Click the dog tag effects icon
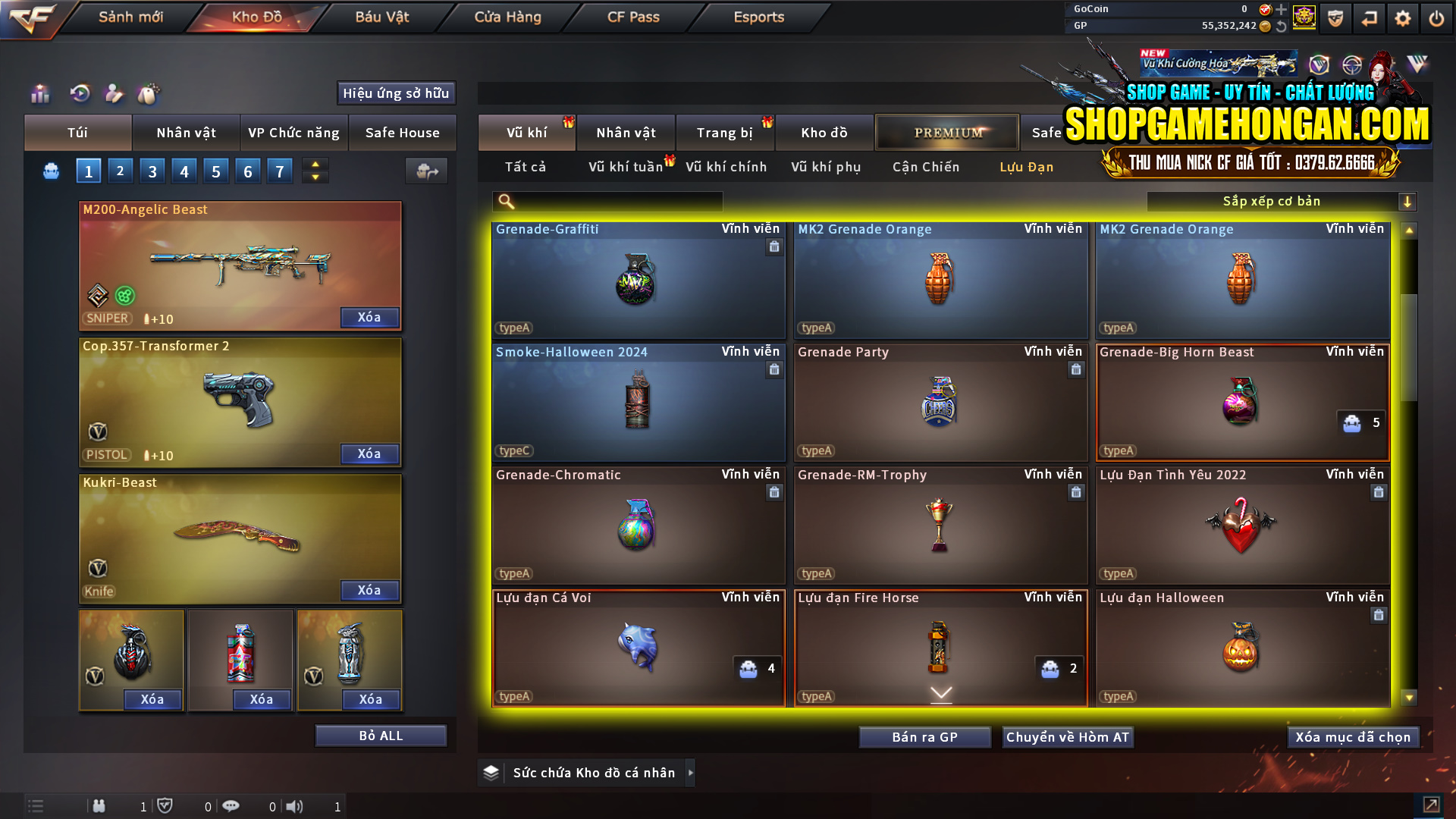 point(149,94)
